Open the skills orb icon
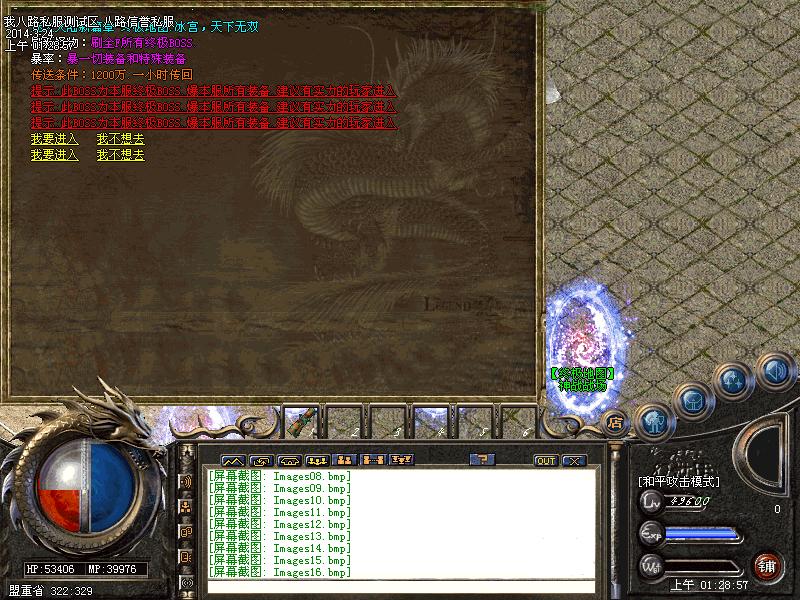The width and height of the screenshot is (800, 600). (x=733, y=380)
